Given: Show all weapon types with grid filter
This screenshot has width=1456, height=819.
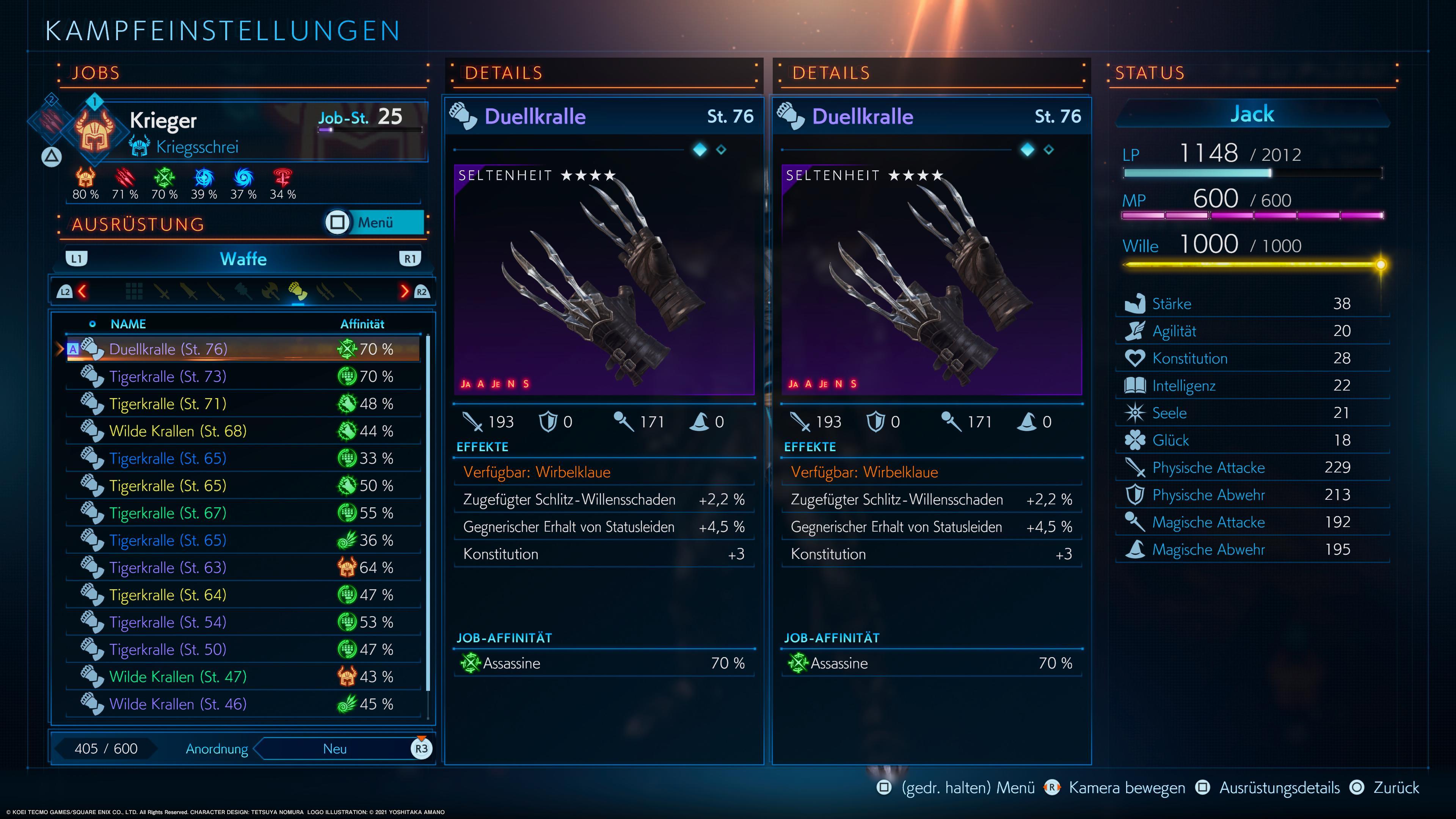Looking at the screenshot, I should (x=134, y=291).
